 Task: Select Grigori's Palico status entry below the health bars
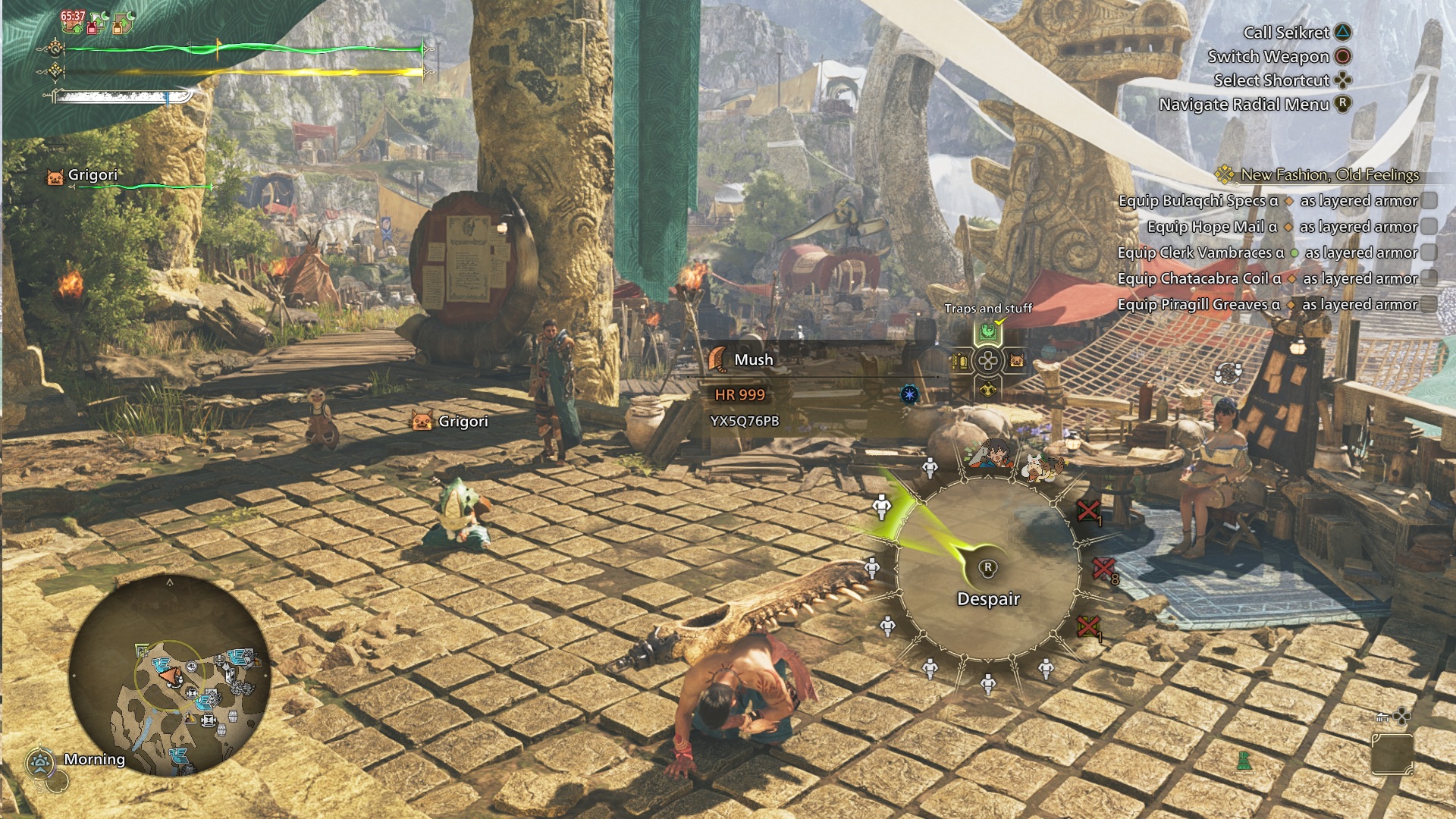(x=93, y=176)
